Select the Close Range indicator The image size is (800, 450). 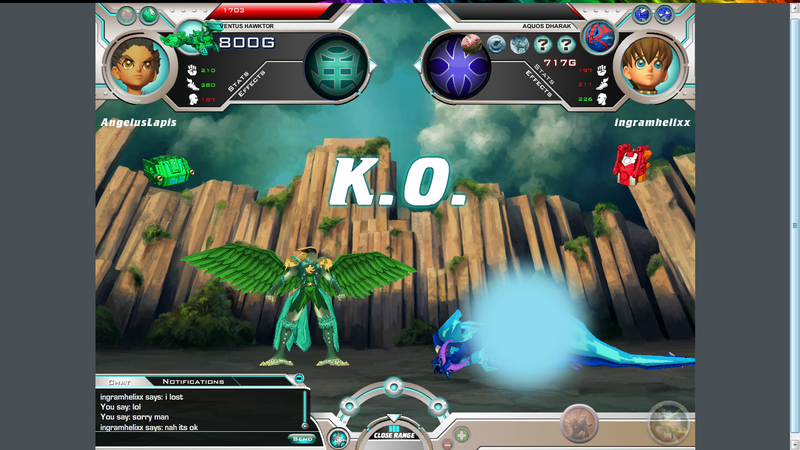click(394, 433)
